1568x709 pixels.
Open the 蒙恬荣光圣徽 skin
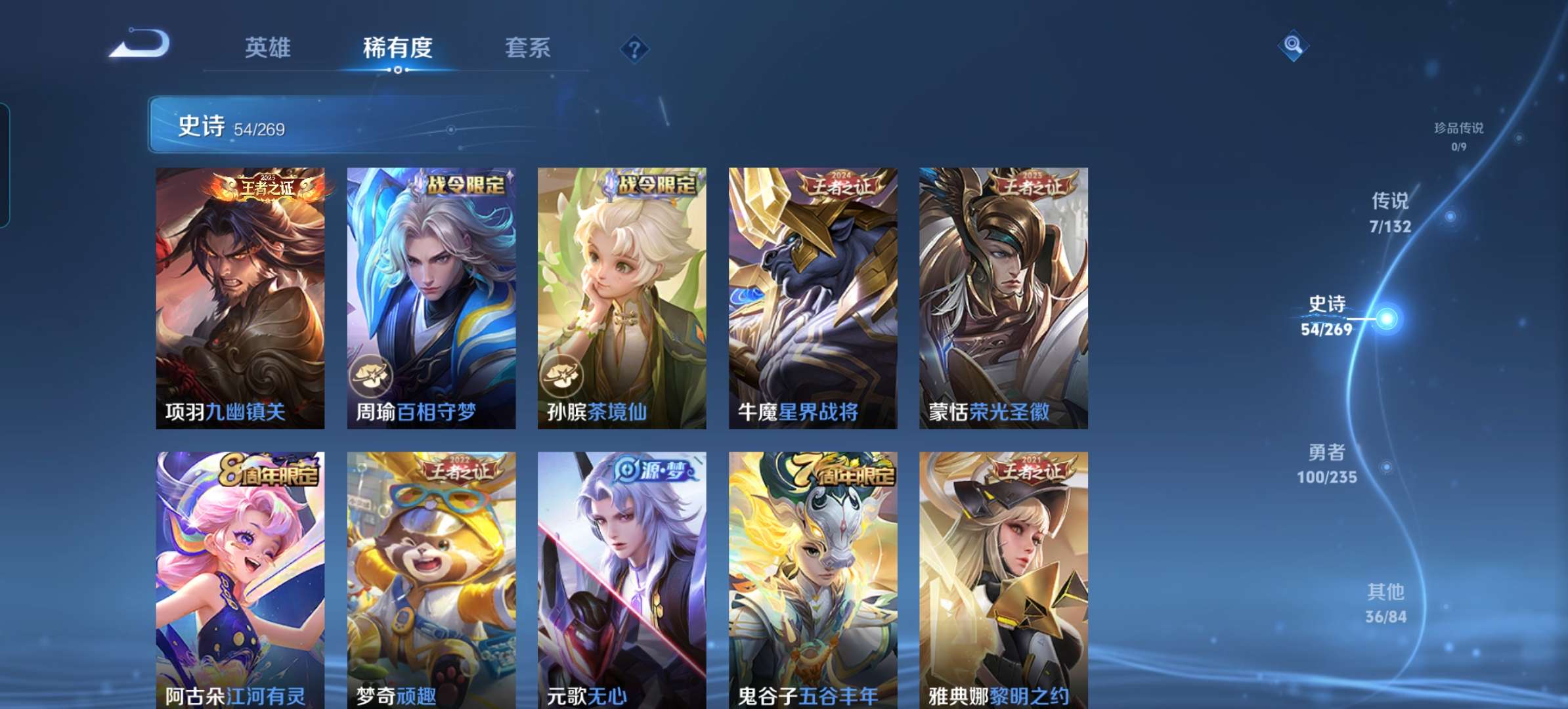[x=1004, y=295]
